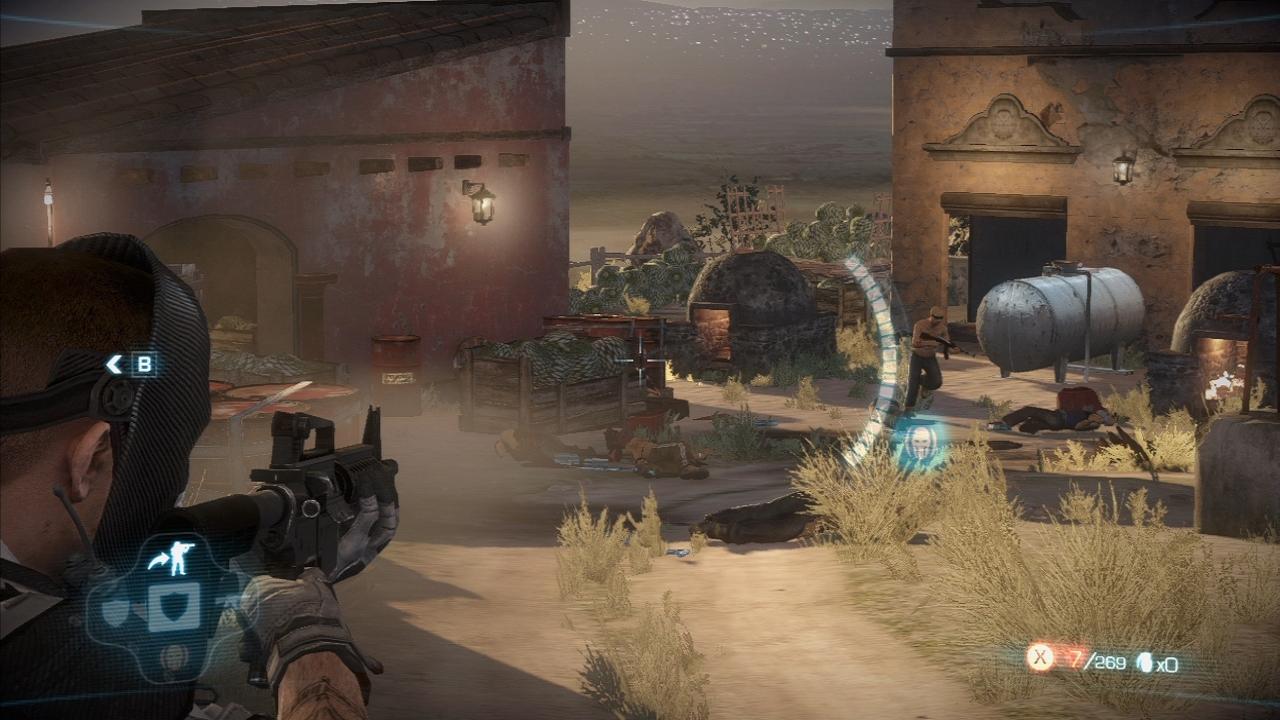Screen dimensions: 1280x720
Task: Select the bottom skull slot of the command wheel
Action: click(172, 656)
